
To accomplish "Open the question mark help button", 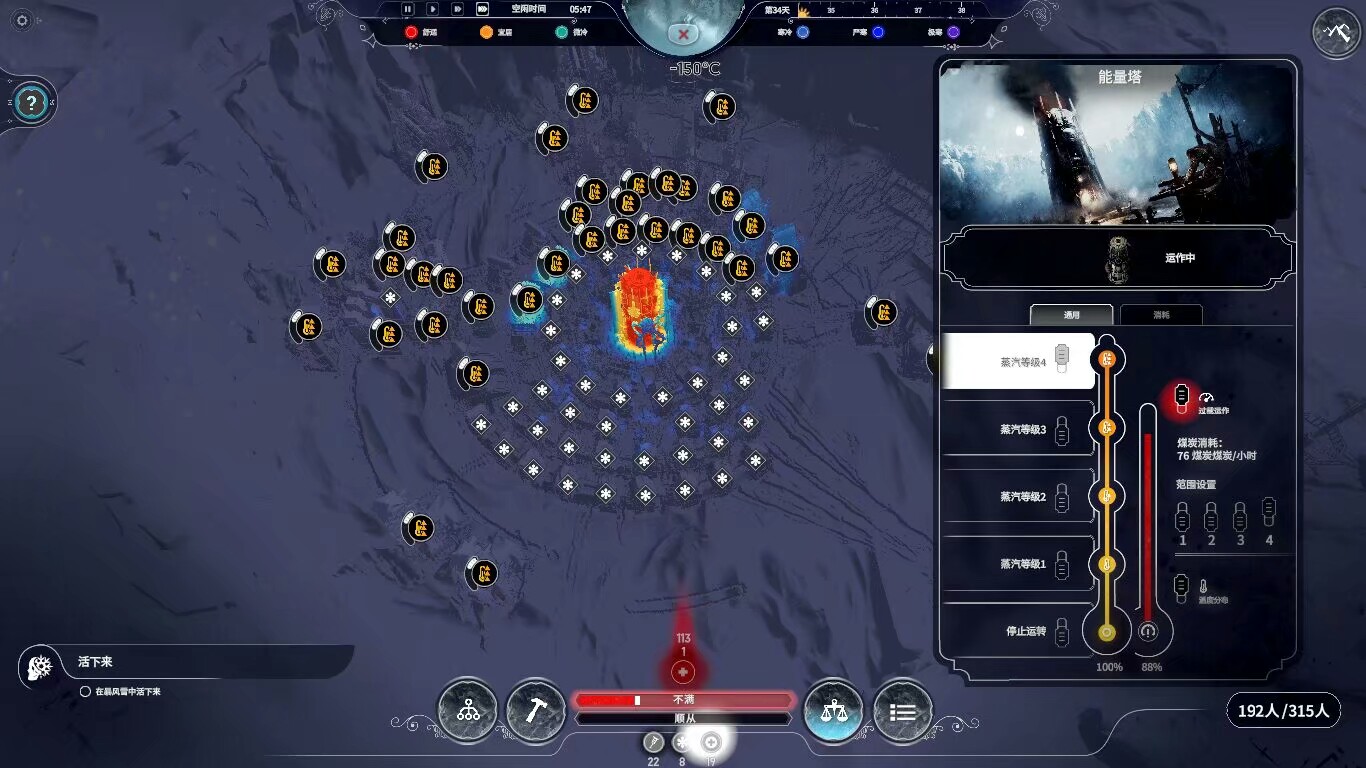I will point(33,102).
